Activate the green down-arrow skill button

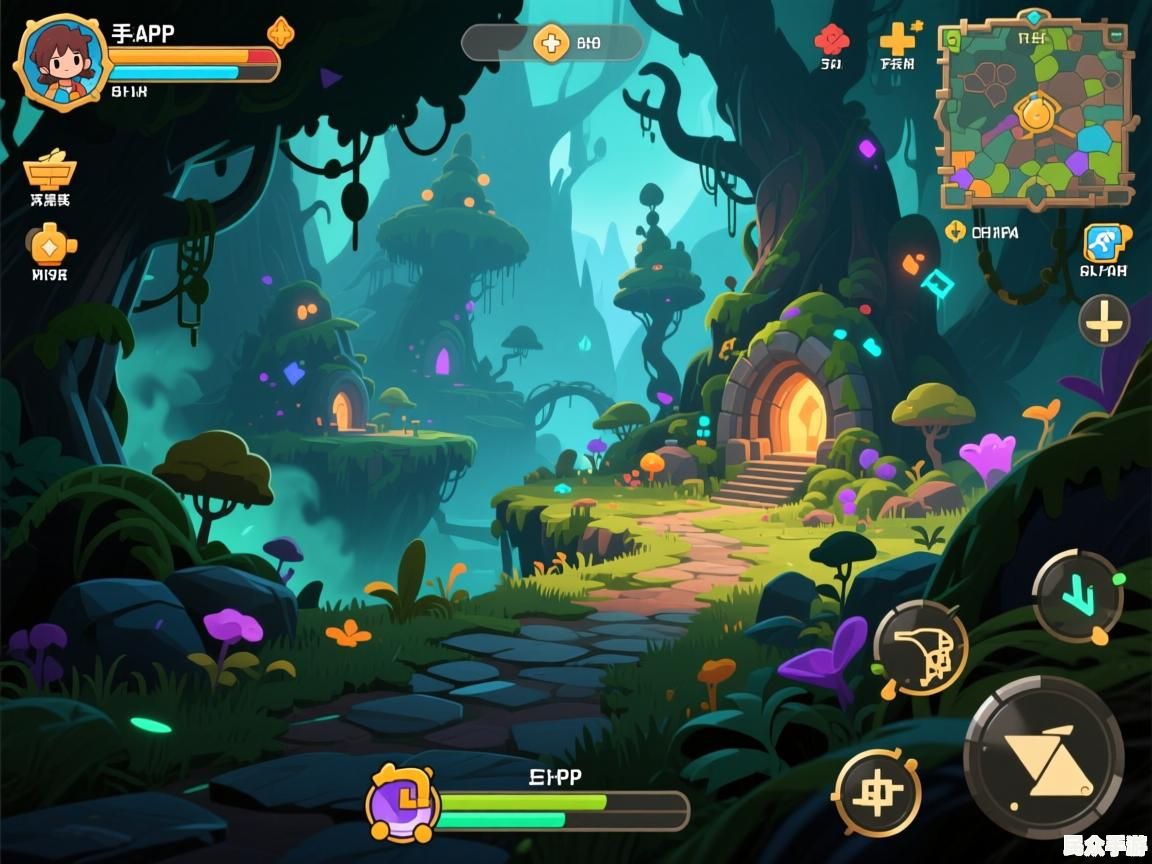click(1078, 596)
